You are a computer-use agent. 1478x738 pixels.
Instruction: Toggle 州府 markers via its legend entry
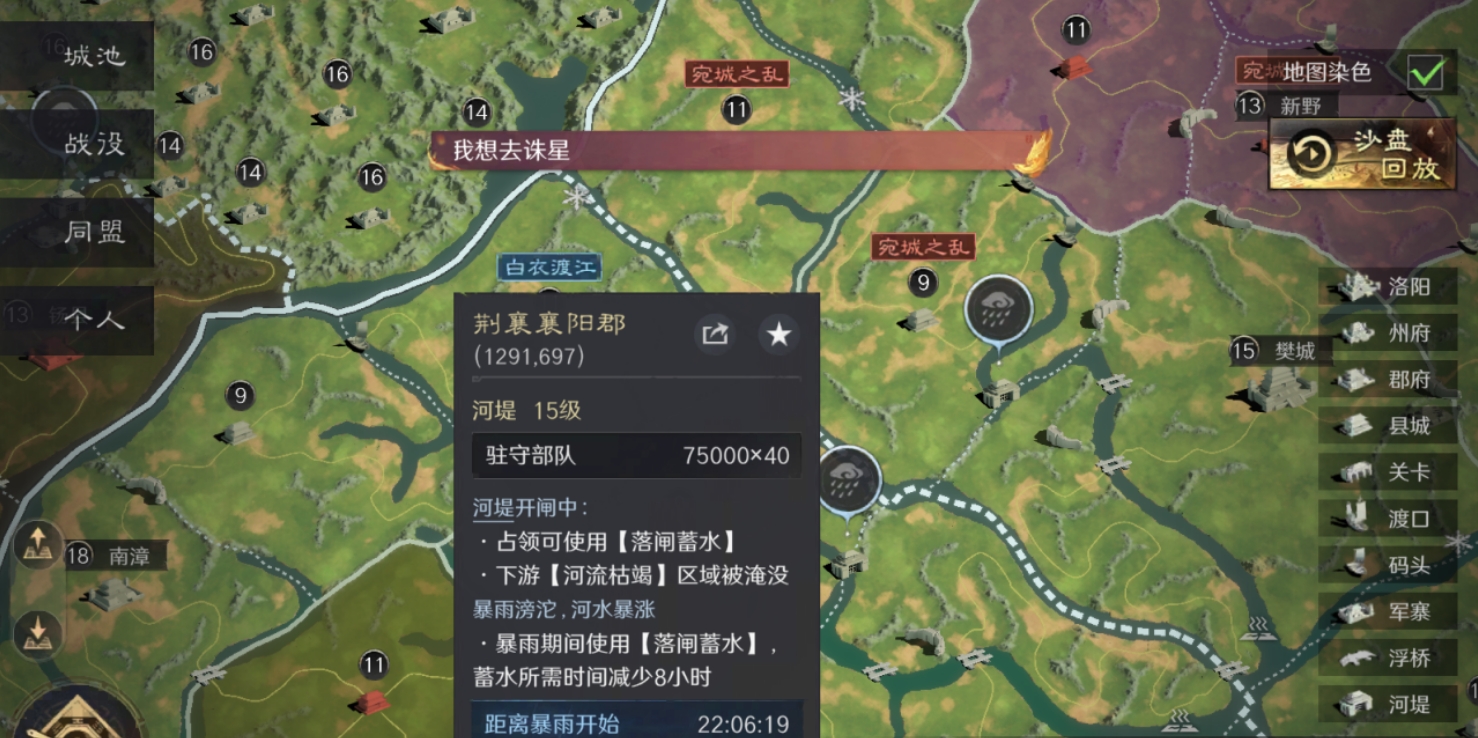(1360, 333)
